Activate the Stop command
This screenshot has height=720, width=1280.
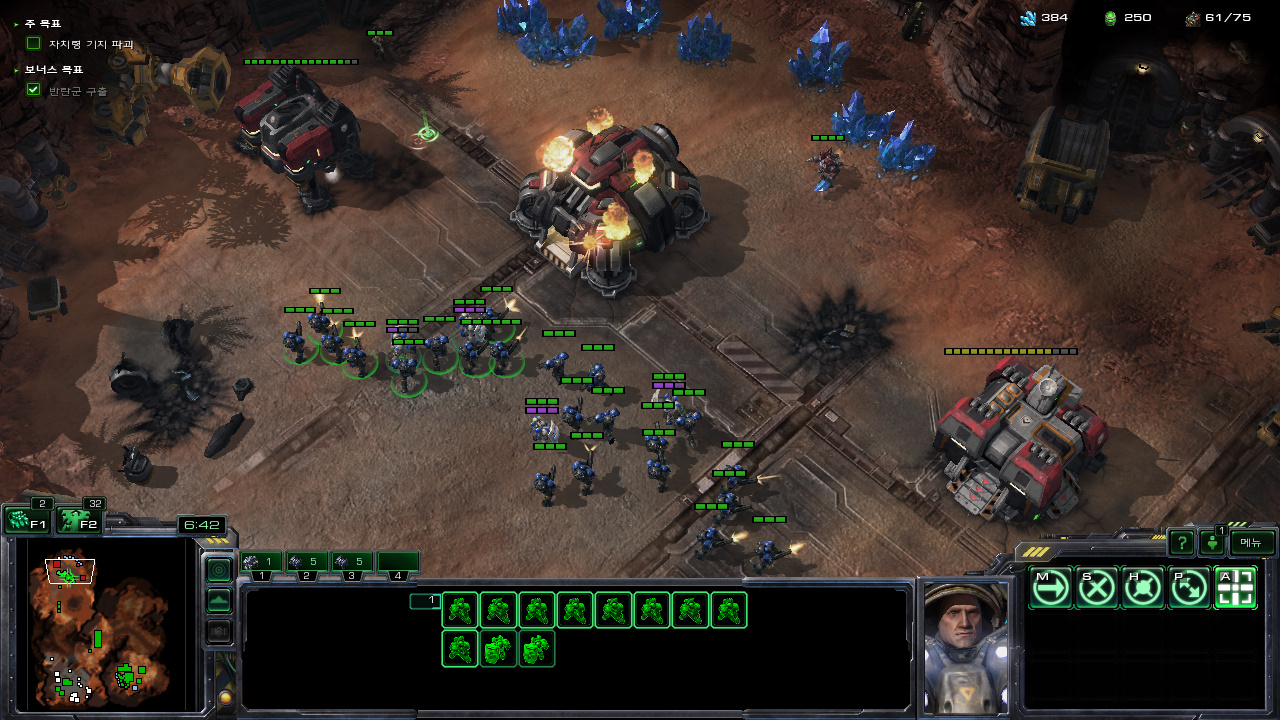pyautogui.click(x=1097, y=588)
